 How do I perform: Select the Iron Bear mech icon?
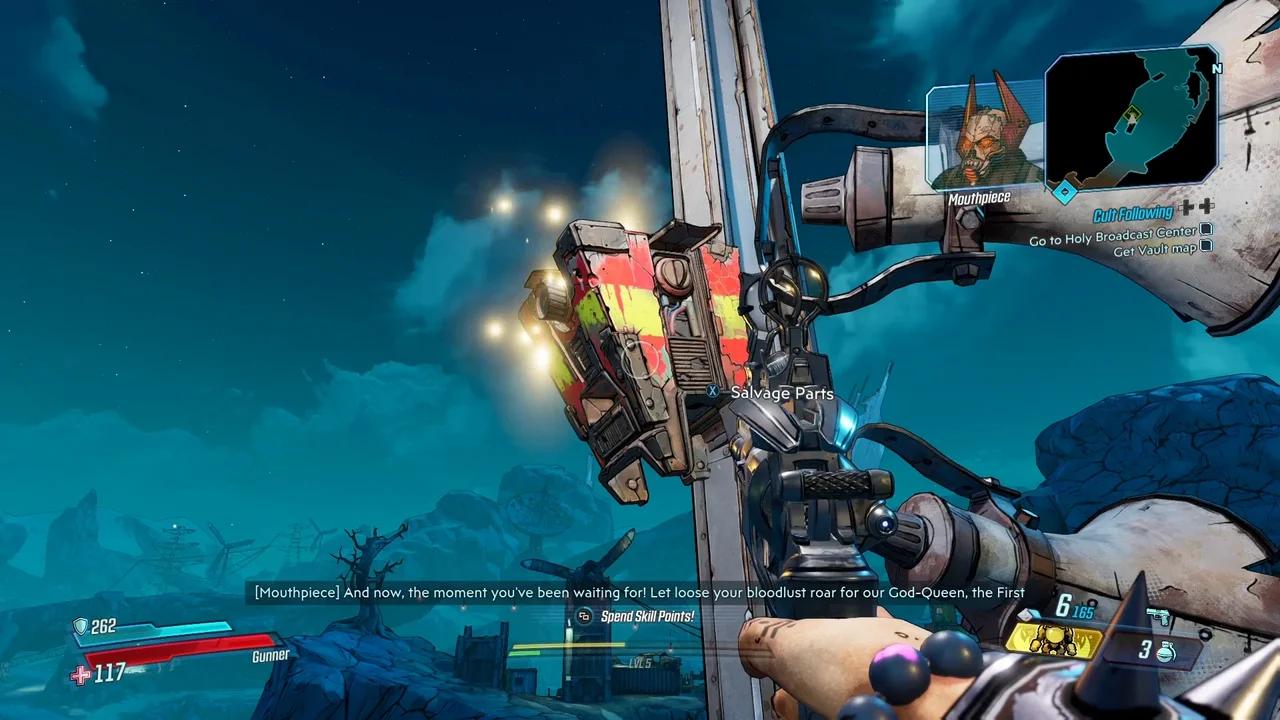[x=1055, y=642]
